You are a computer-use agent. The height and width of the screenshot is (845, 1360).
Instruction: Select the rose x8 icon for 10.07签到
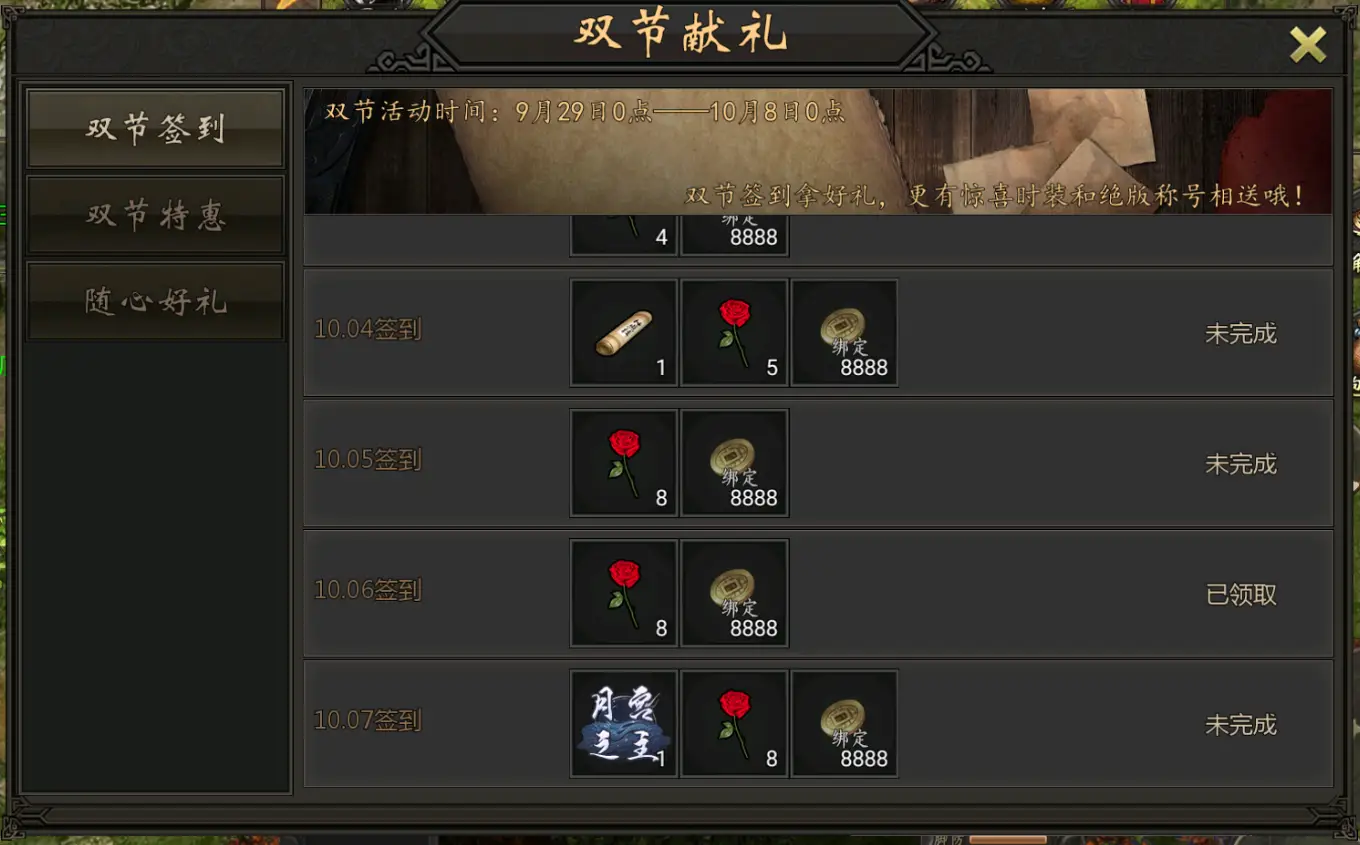[x=734, y=723]
